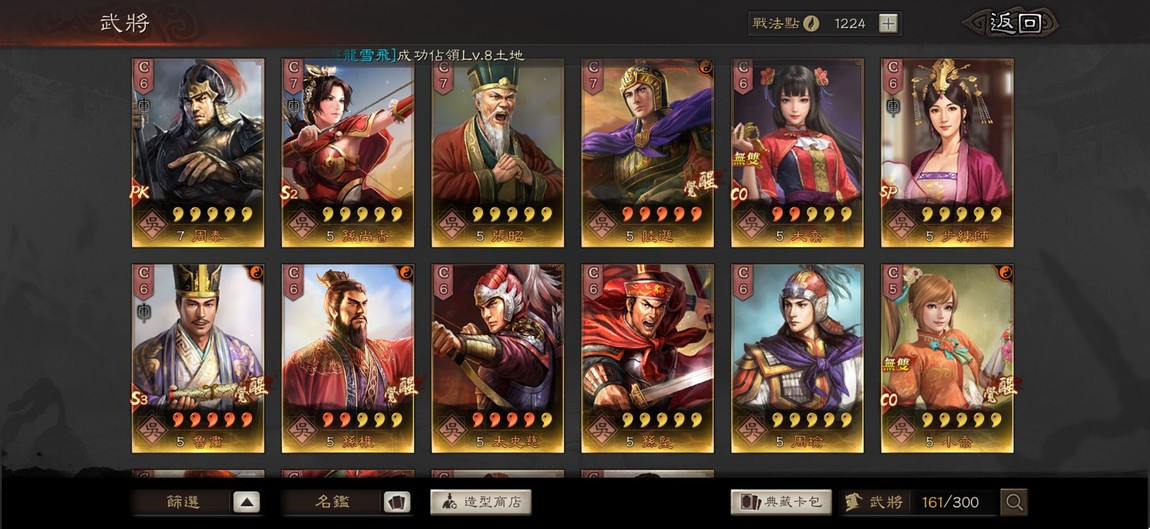This screenshot has width=1150, height=529.
Task: Add more 戰法點 with the plus button
Action: click(x=889, y=23)
